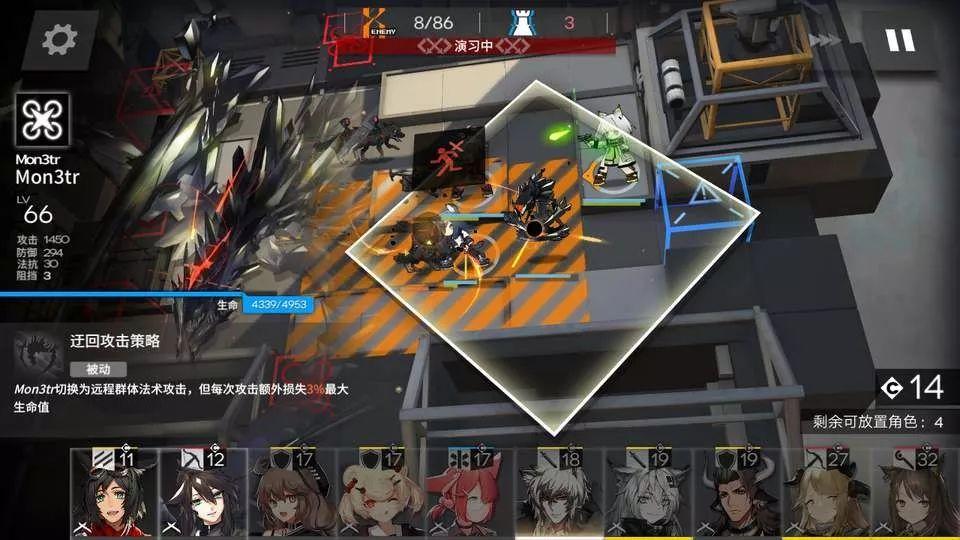
Task: Pick the brown-haired cost 17 operator
Action: tap(292, 493)
